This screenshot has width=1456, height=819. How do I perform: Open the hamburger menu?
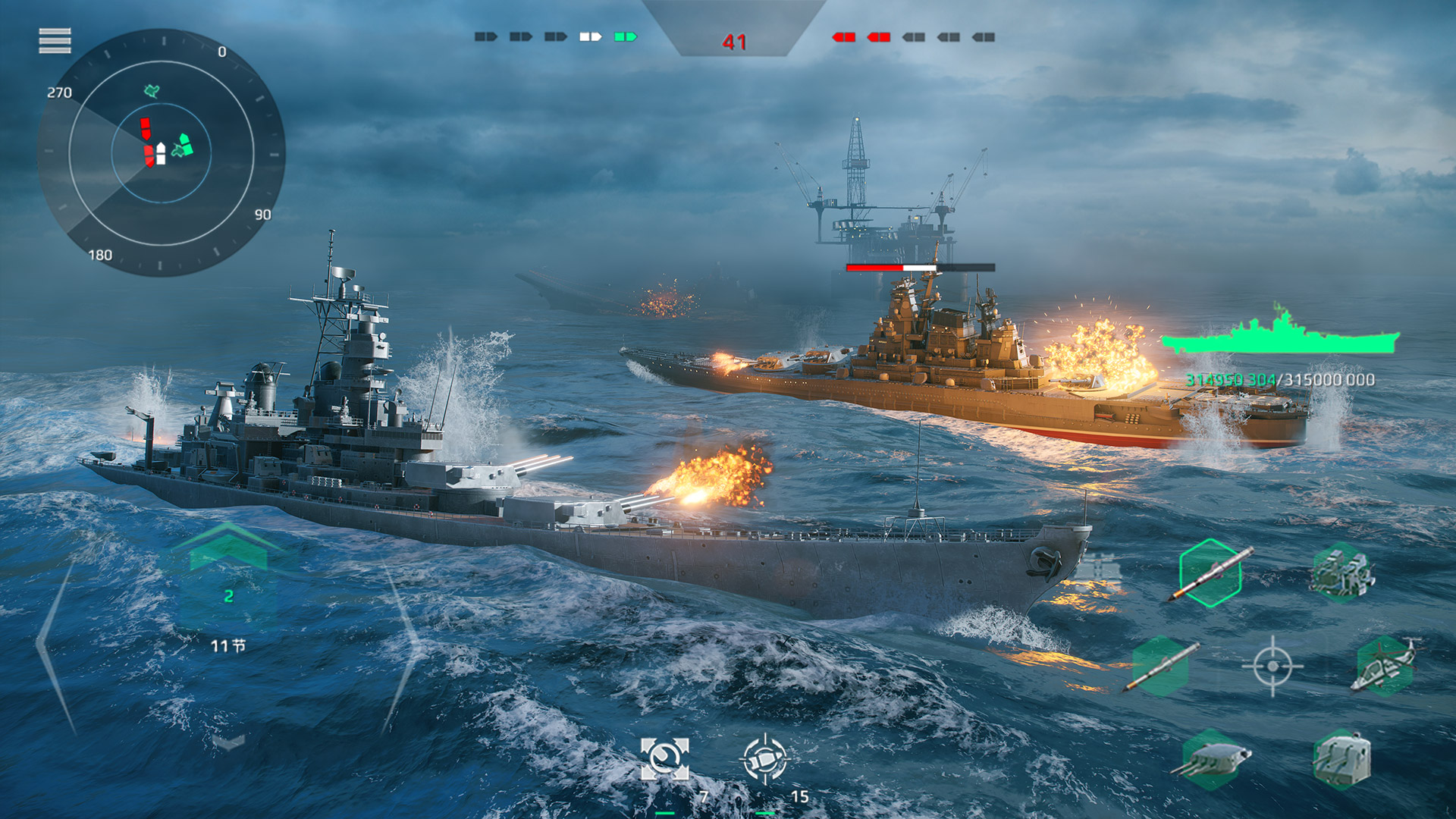tap(55, 41)
